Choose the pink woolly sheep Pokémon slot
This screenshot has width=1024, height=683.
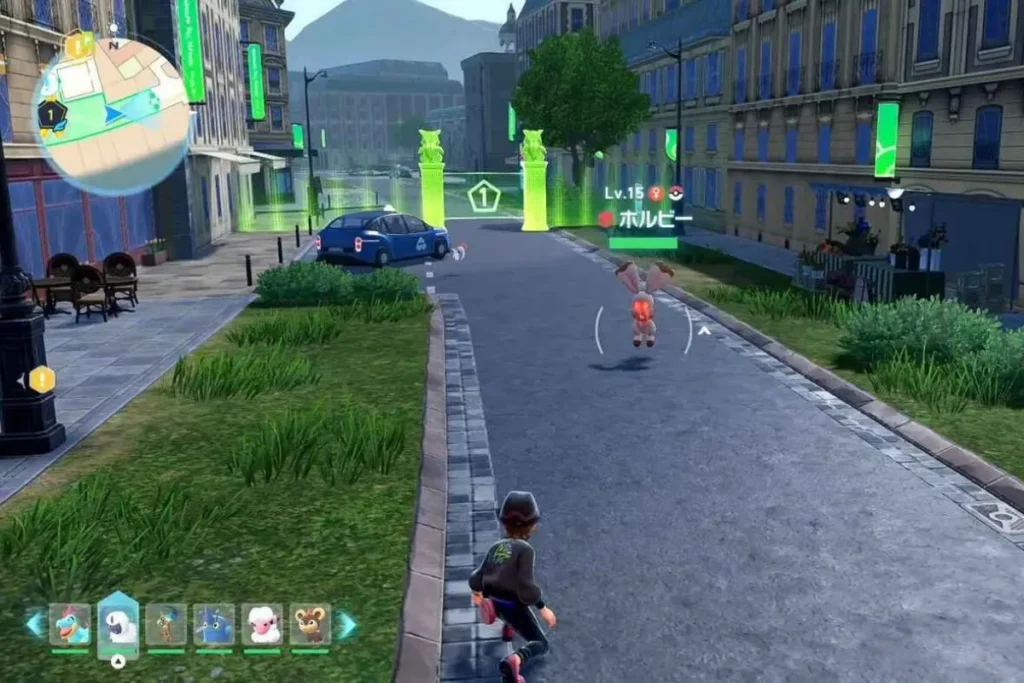click(262, 624)
